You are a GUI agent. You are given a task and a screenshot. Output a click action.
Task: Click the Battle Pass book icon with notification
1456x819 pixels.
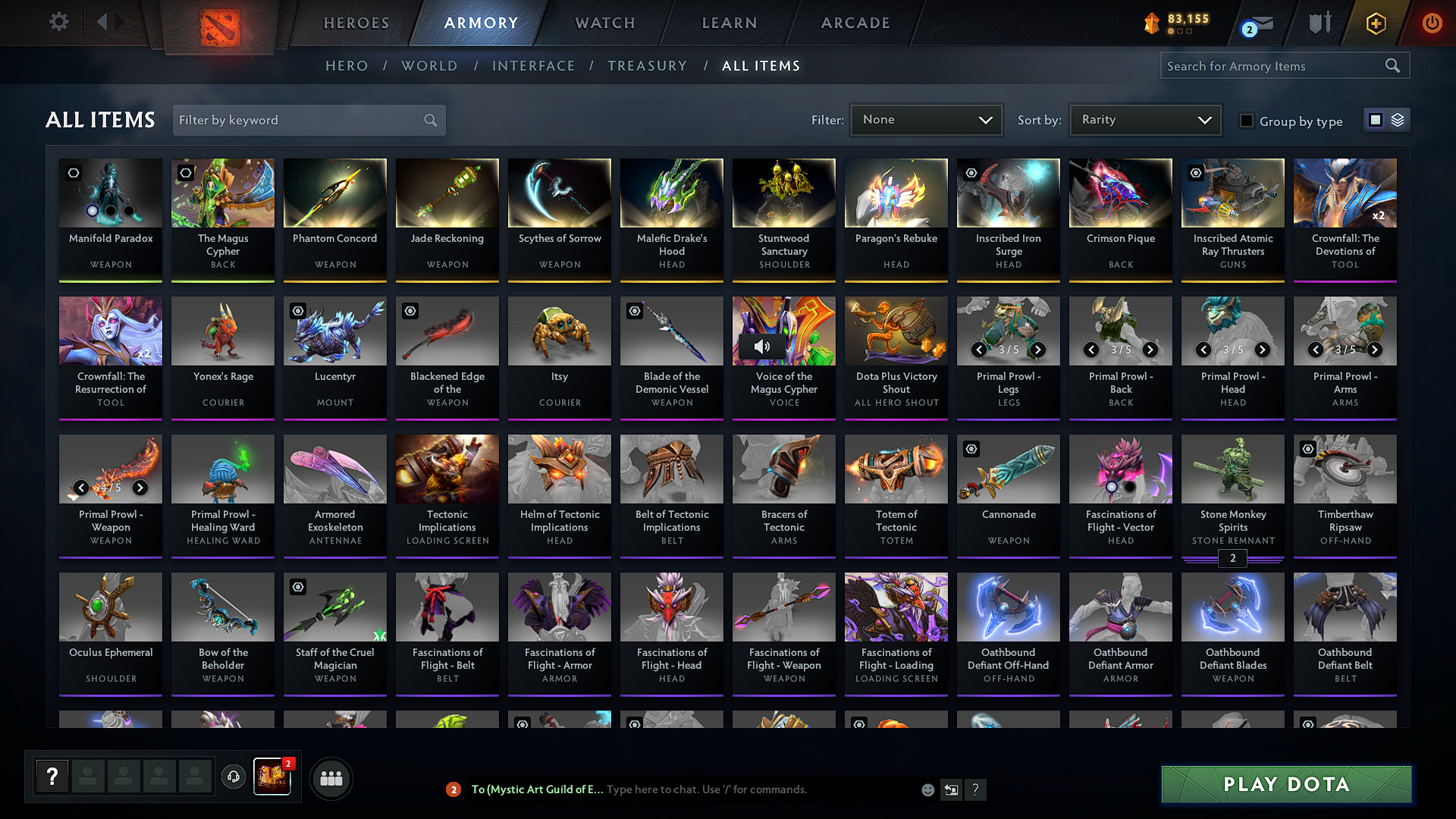(x=273, y=777)
